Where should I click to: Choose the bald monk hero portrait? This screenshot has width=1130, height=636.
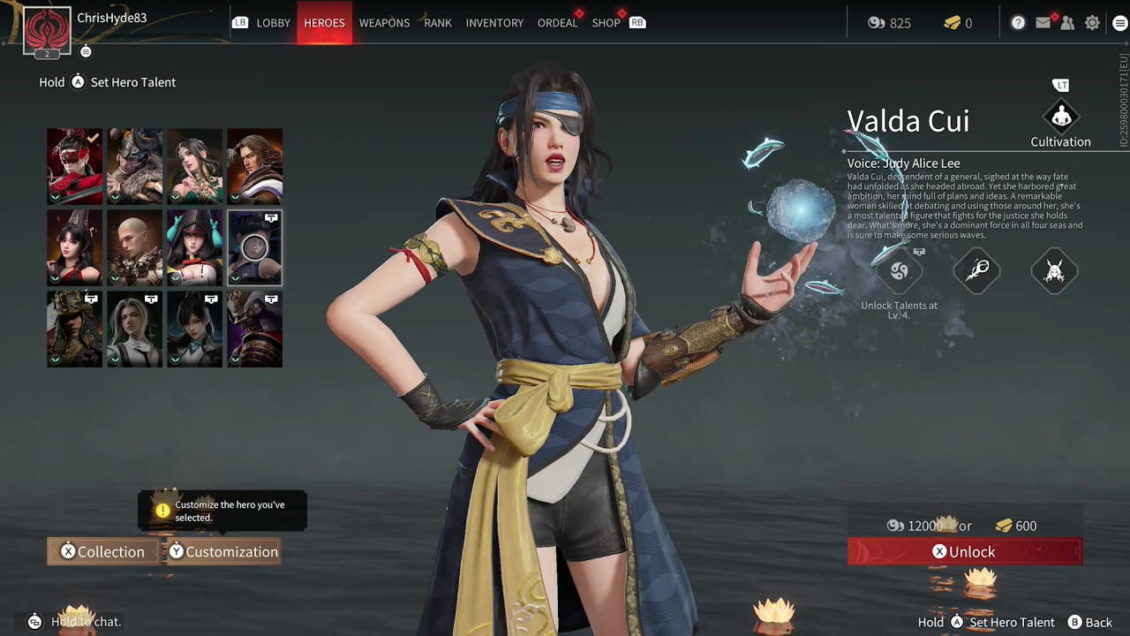tap(135, 247)
